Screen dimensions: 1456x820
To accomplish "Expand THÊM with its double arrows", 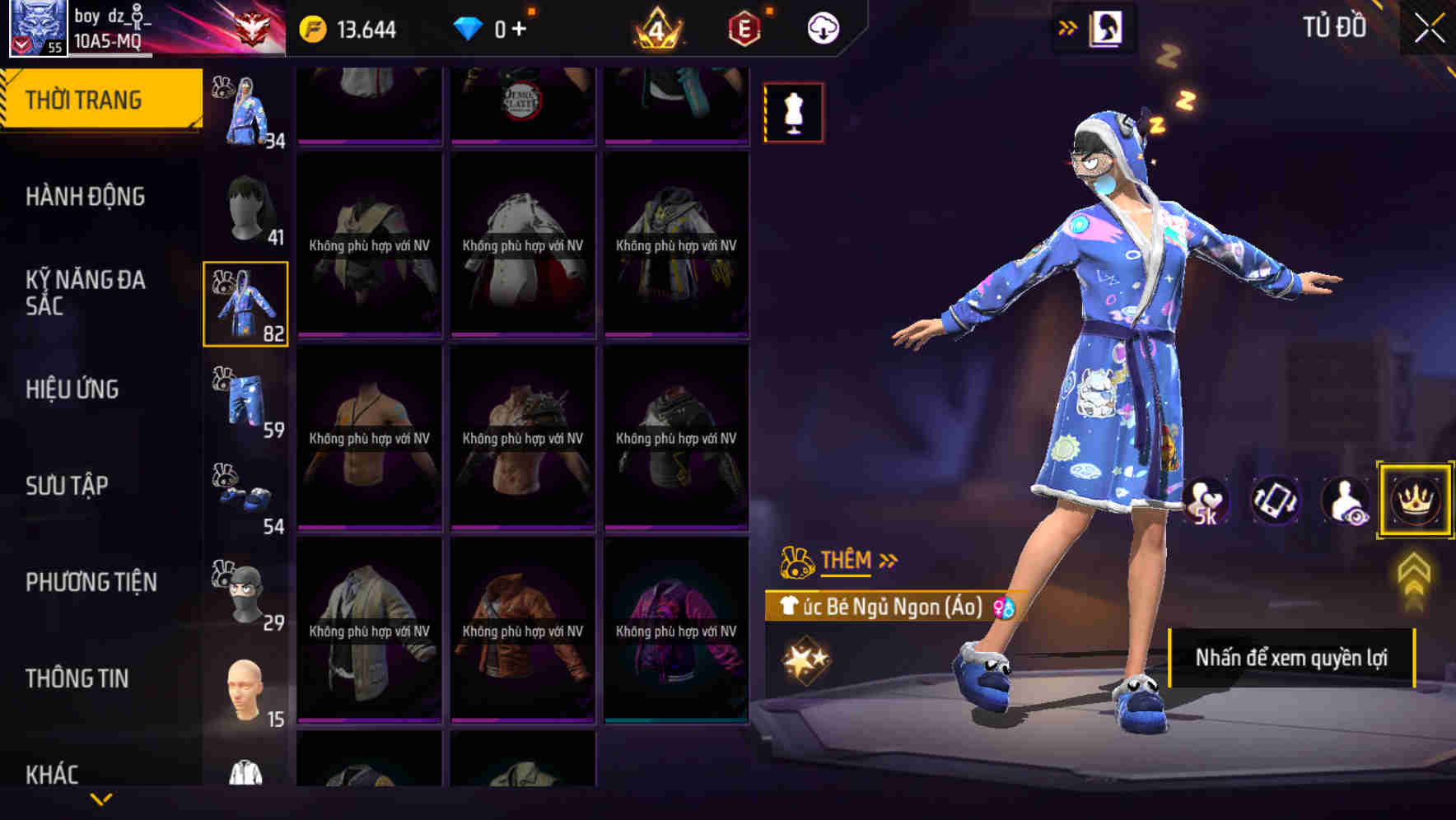I will [888, 561].
